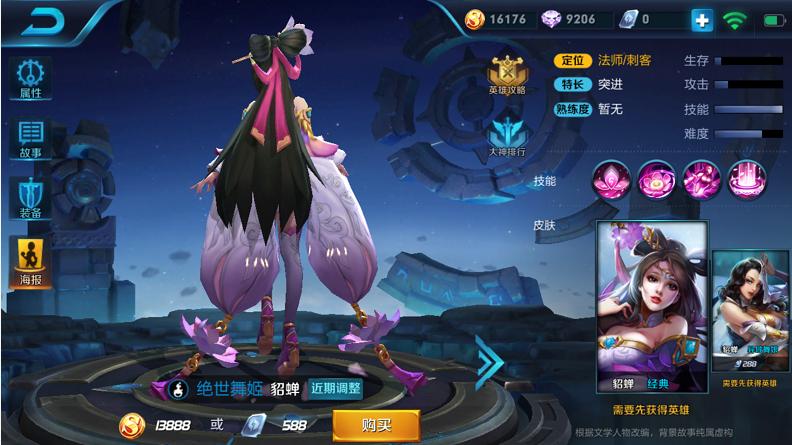792x445 pixels.
Task: Choose the open lotus flower skill icon
Action: pos(653,181)
